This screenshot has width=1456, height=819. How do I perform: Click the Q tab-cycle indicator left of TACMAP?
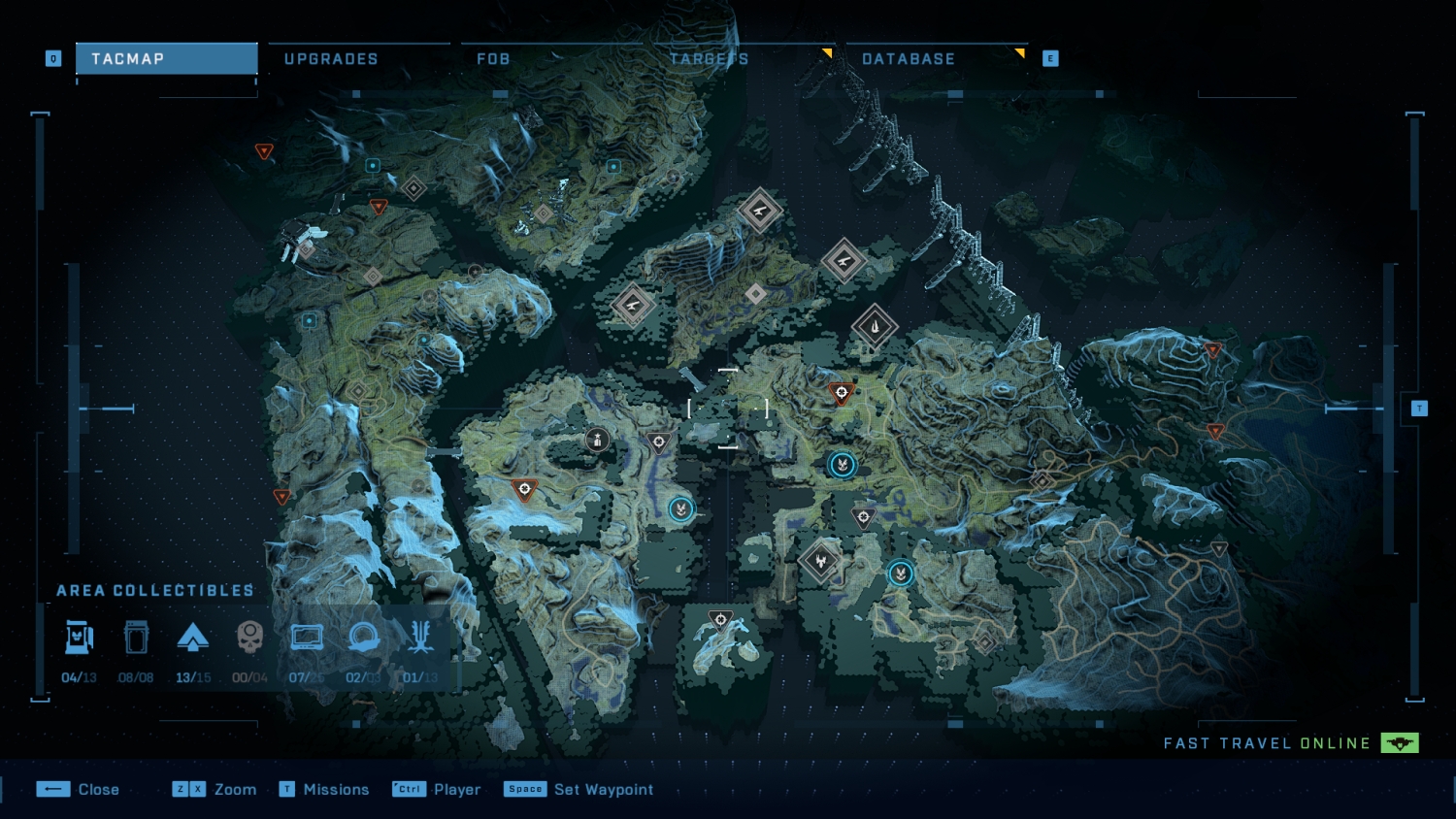pos(53,58)
